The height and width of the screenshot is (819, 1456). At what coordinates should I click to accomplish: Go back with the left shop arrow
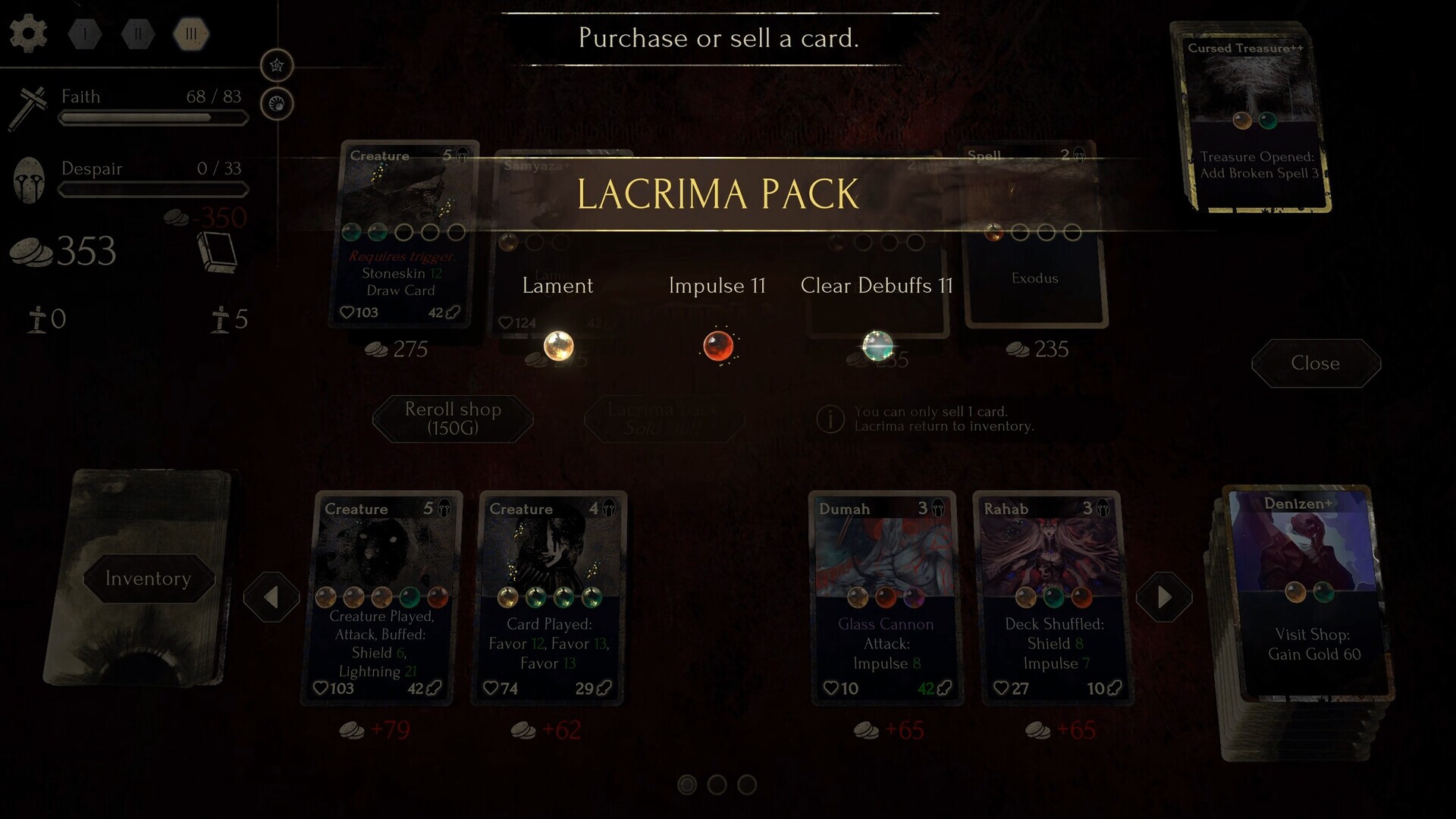pyautogui.click(x=272, y=596)
